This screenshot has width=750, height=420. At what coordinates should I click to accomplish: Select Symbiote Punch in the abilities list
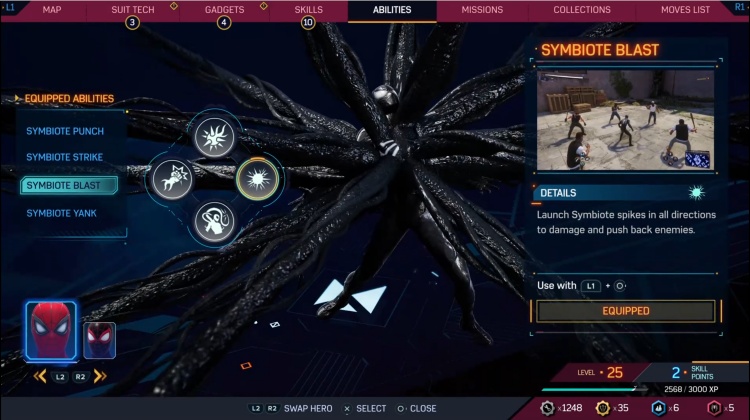click(x=65, y=131)
